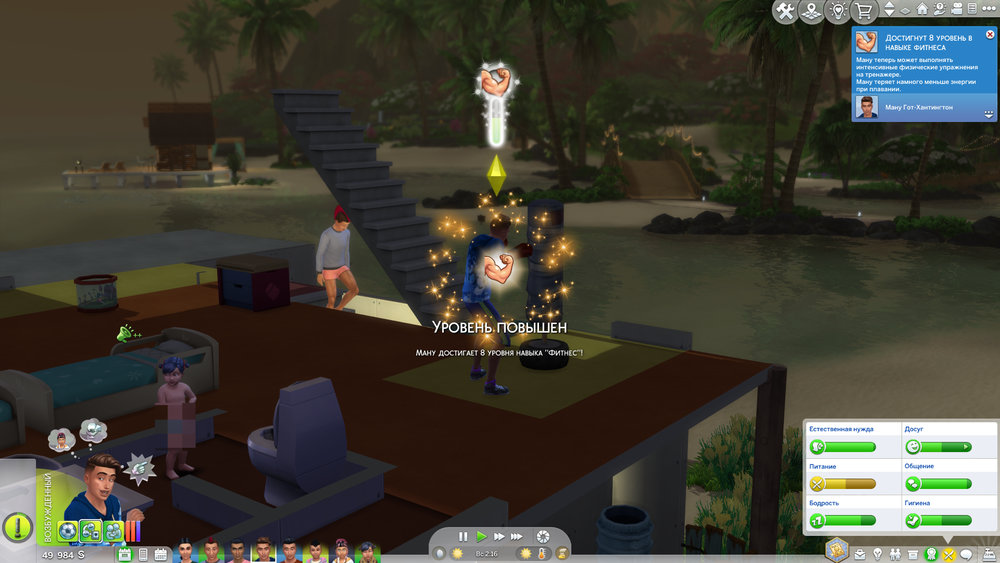Switch to triple ultra speed
The width and height of the screenshot is (1000, 563).
click(518, 536)
